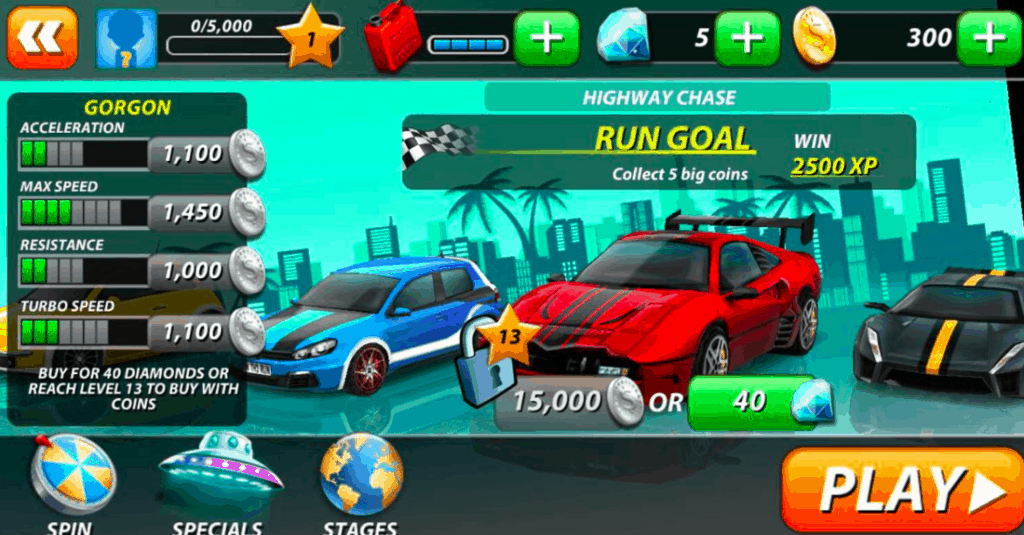This screenshot has width=1024, height=535.
Task: Open the player profile avatar
Action: click(x=126, y=39)
